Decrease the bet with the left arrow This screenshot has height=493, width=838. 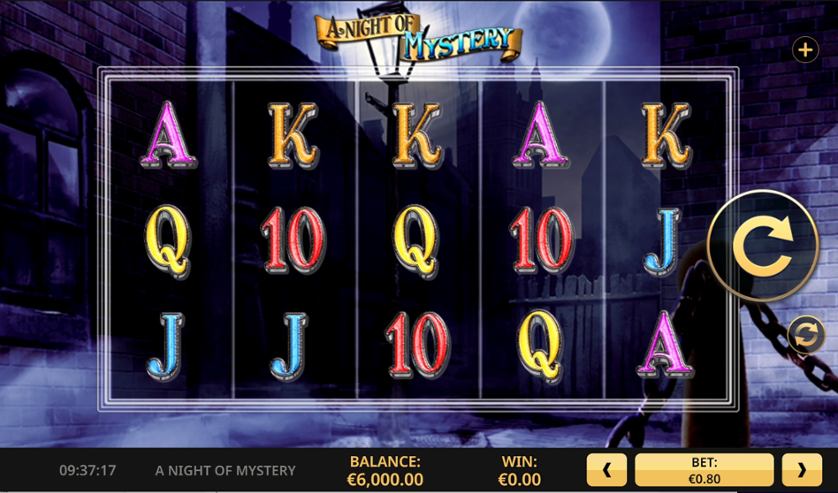[607, 468]
